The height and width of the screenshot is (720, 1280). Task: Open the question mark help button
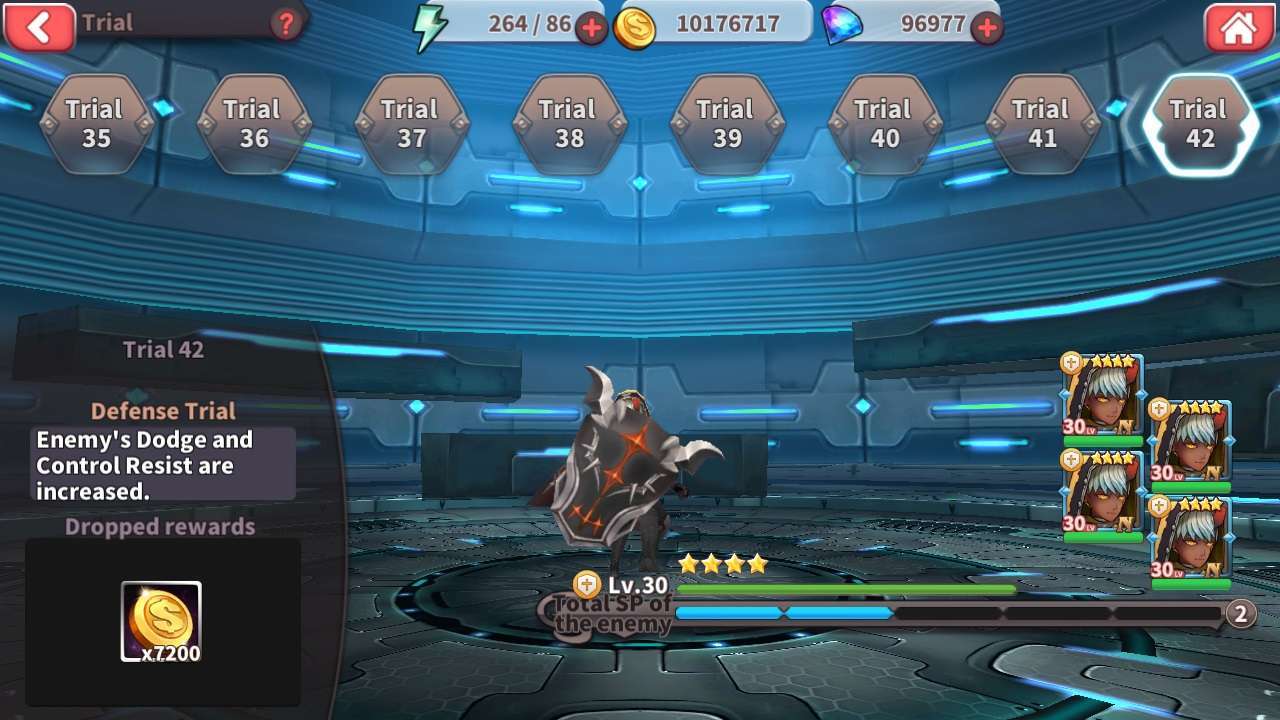tap(286, 24)
